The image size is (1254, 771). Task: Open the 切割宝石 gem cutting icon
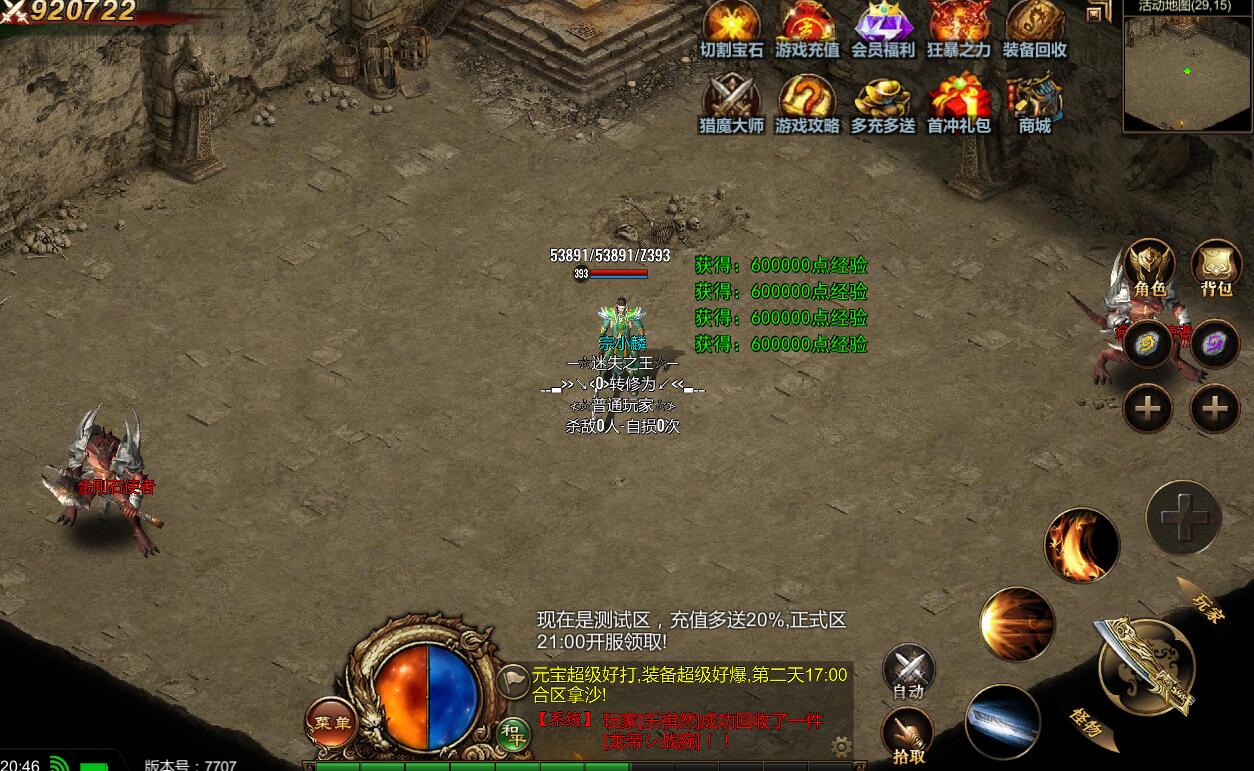coord(731,27)
